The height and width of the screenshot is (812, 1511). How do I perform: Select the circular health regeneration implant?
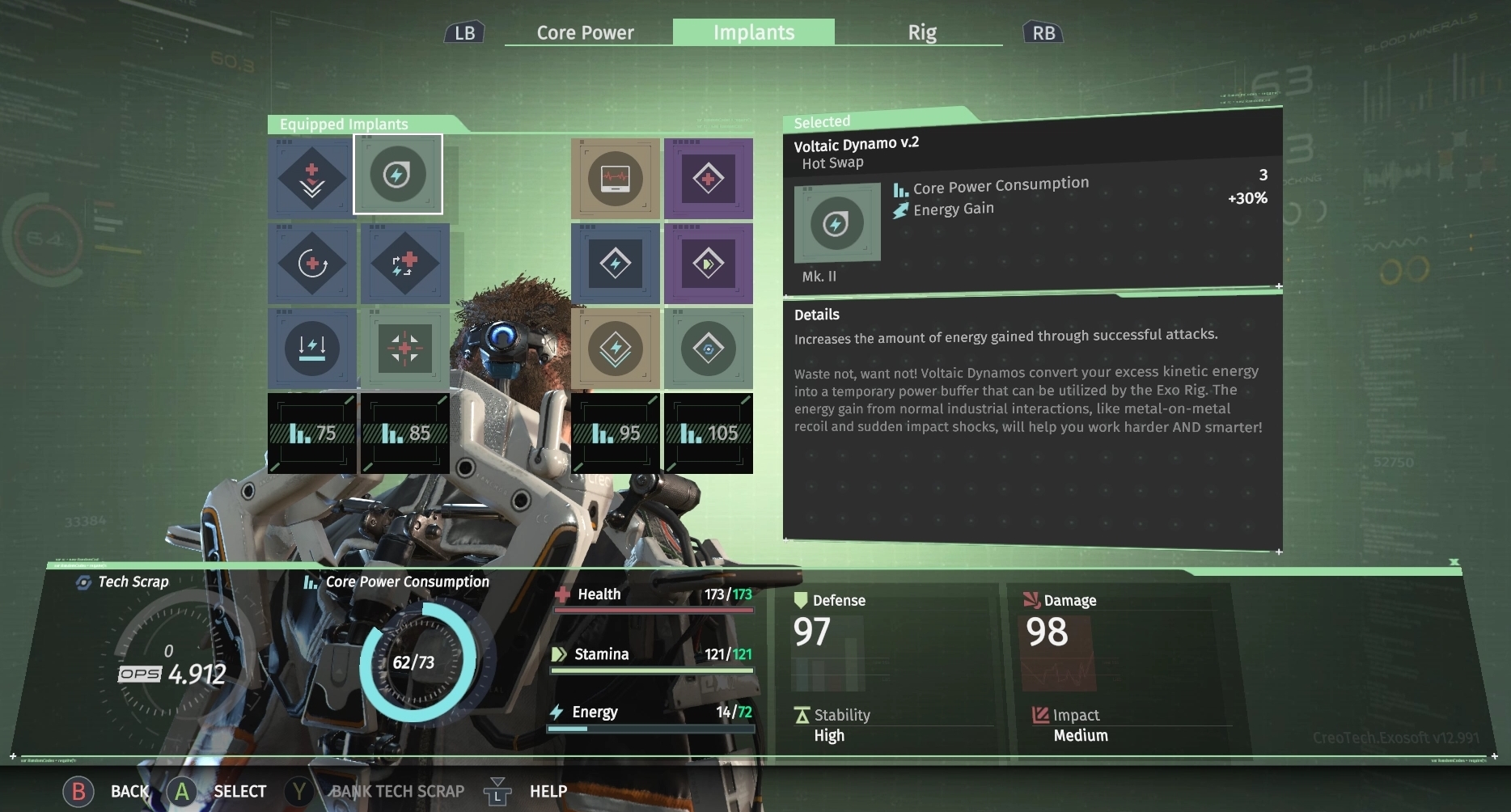[x=311, y=264]
